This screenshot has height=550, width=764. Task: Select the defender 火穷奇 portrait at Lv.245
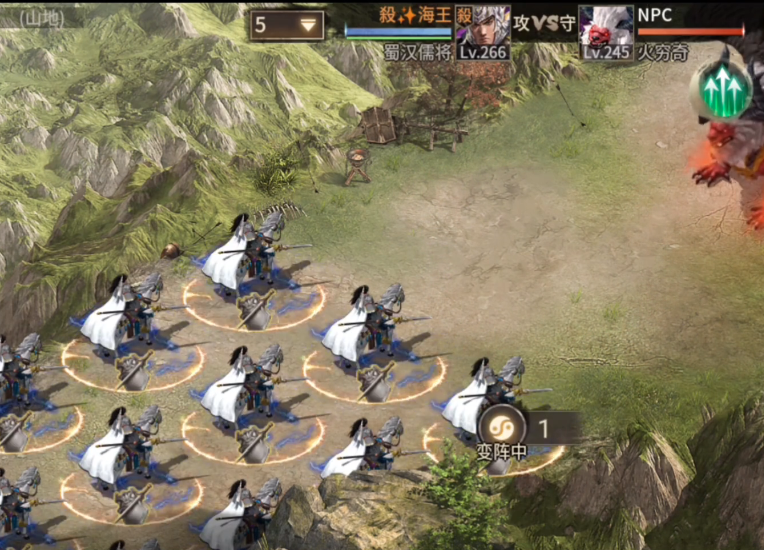[x=605, y=26]
